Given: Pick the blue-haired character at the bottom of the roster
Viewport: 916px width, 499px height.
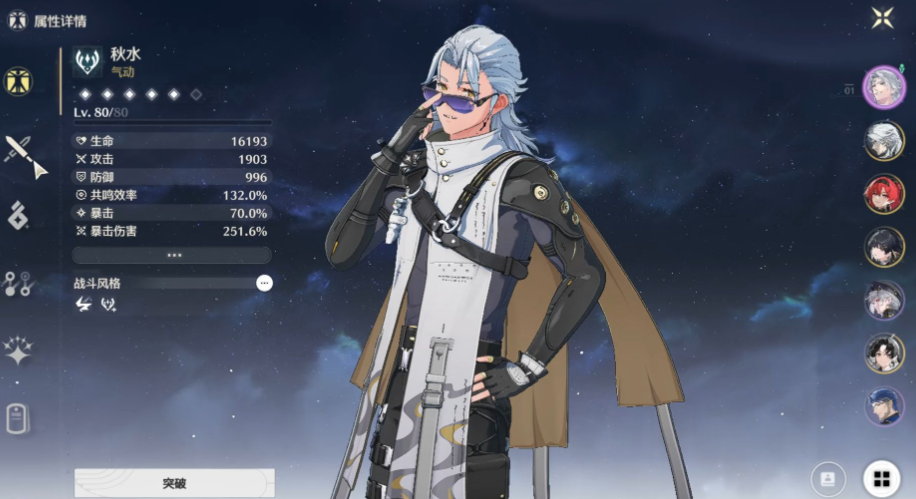Looking at the screenshot, I should tap(883, 406).
